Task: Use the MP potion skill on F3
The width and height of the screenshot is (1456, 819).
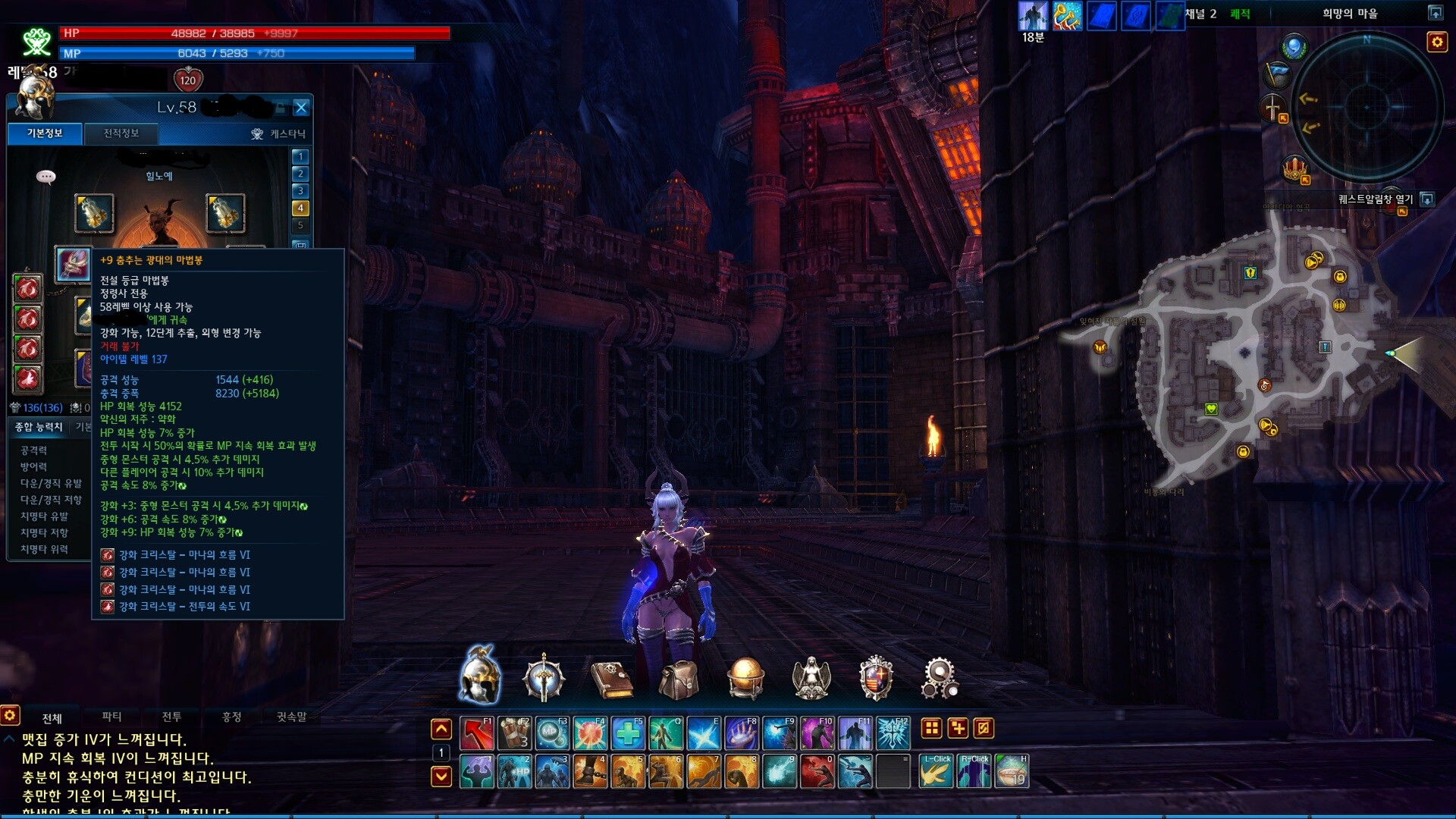Action: coord(552,733)
